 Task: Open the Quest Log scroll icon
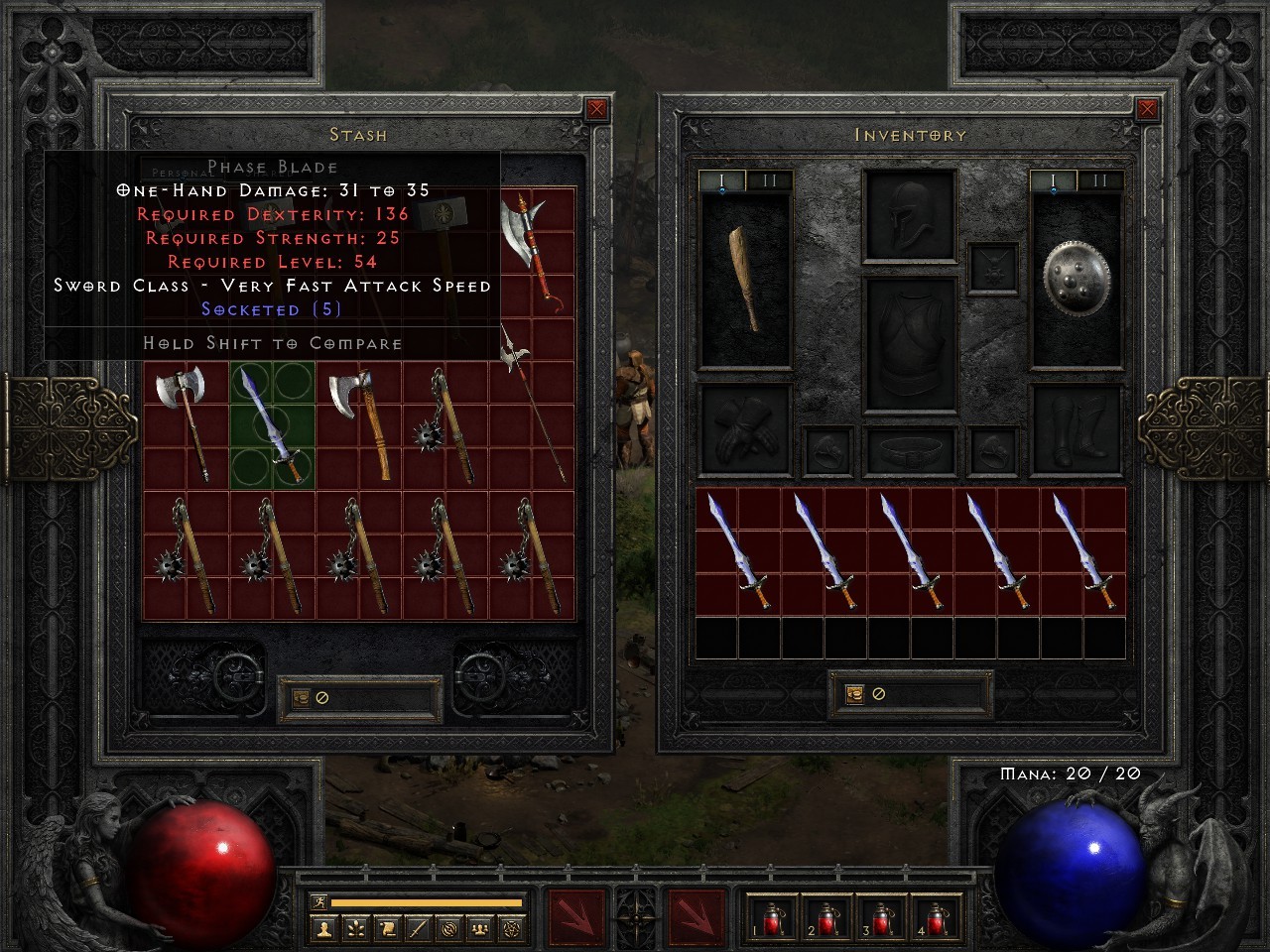coord(388,930)
